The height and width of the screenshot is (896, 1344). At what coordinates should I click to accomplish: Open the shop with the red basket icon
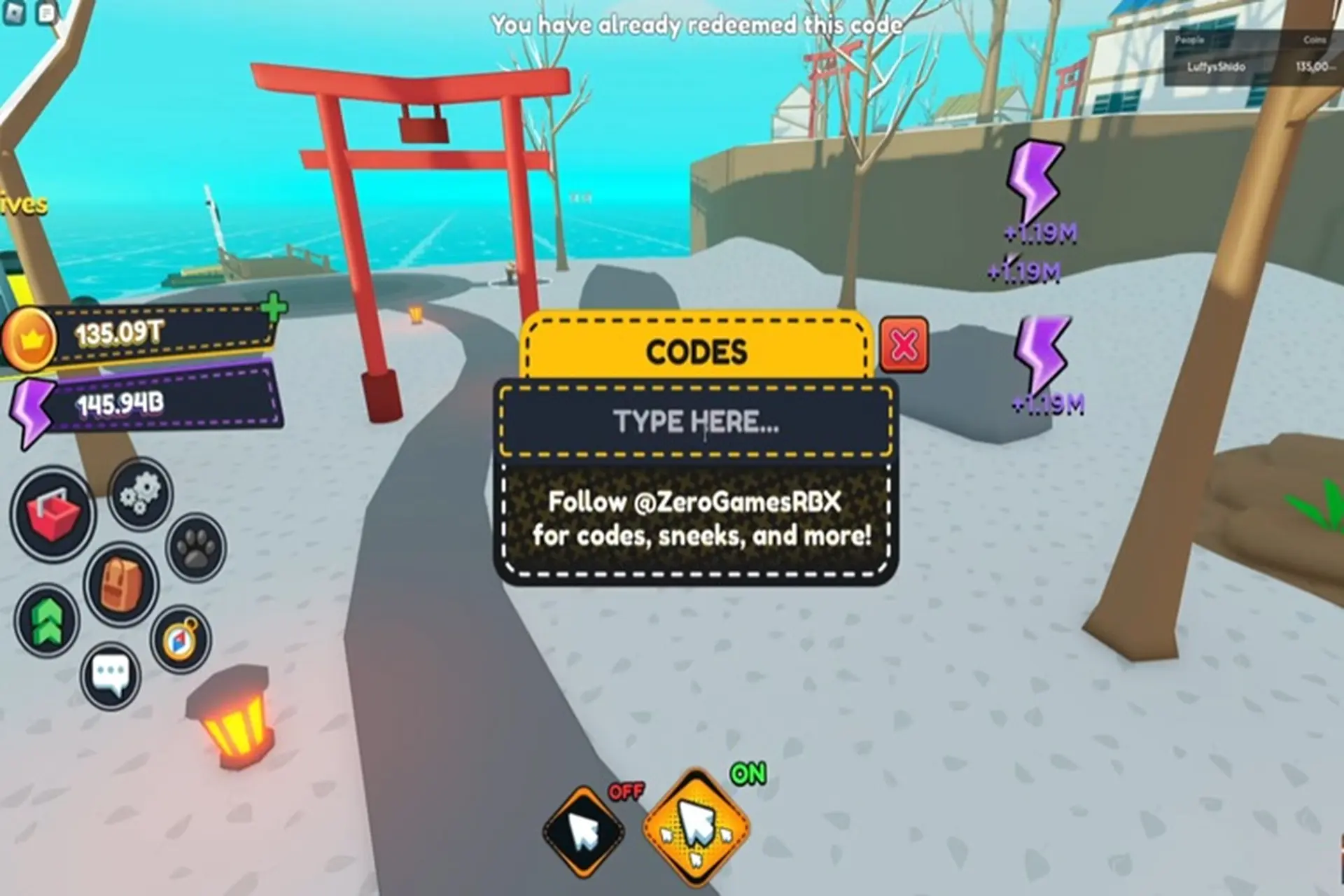pyautogui.click(x=53, y=514)
